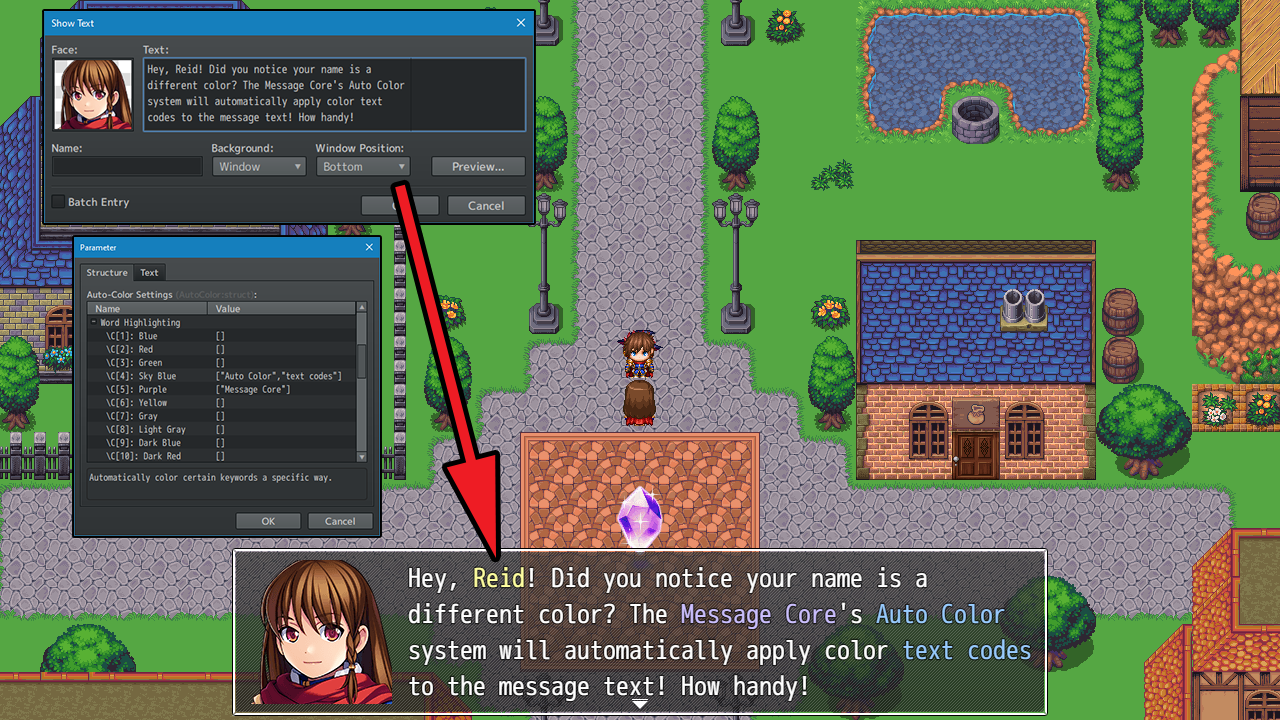Collapse the Word Highlighting group
Image resolution: width=1280 pixels, height=720 pixels.
click(x=94, y=323)
